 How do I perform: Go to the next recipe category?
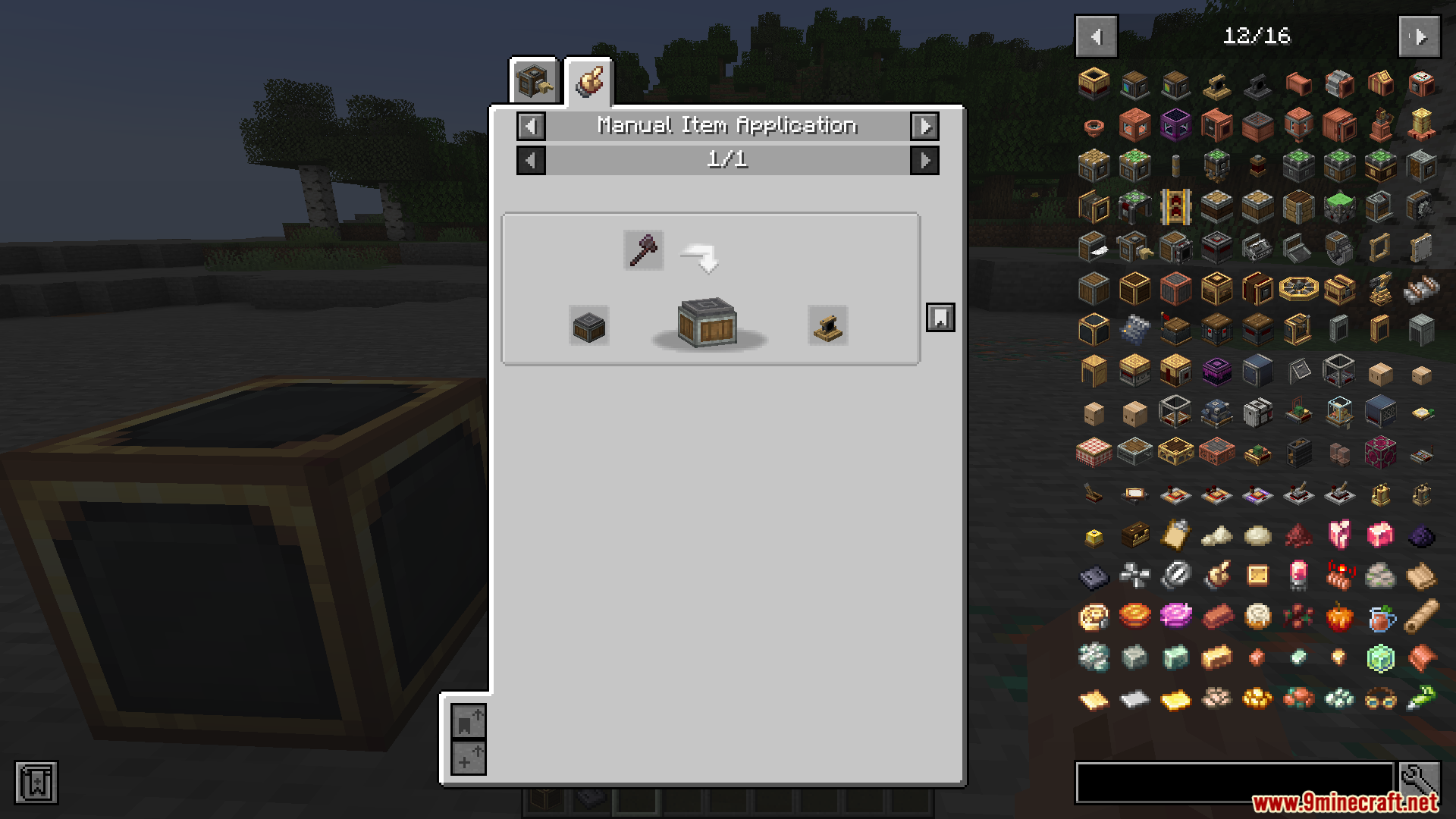(x=924, y=126)
